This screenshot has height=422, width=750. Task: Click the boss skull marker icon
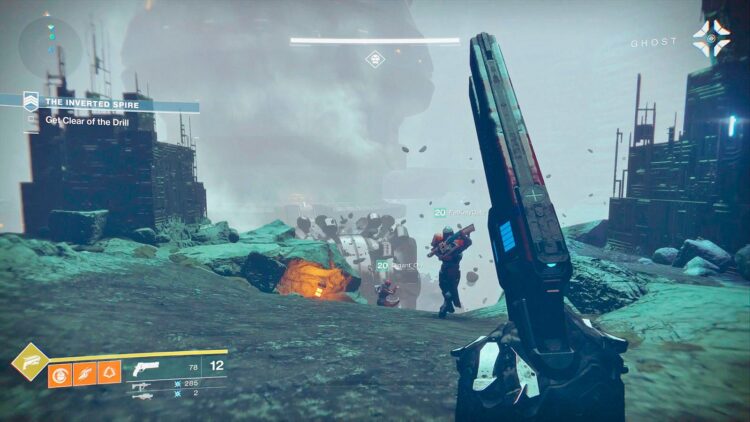(375, 59)
